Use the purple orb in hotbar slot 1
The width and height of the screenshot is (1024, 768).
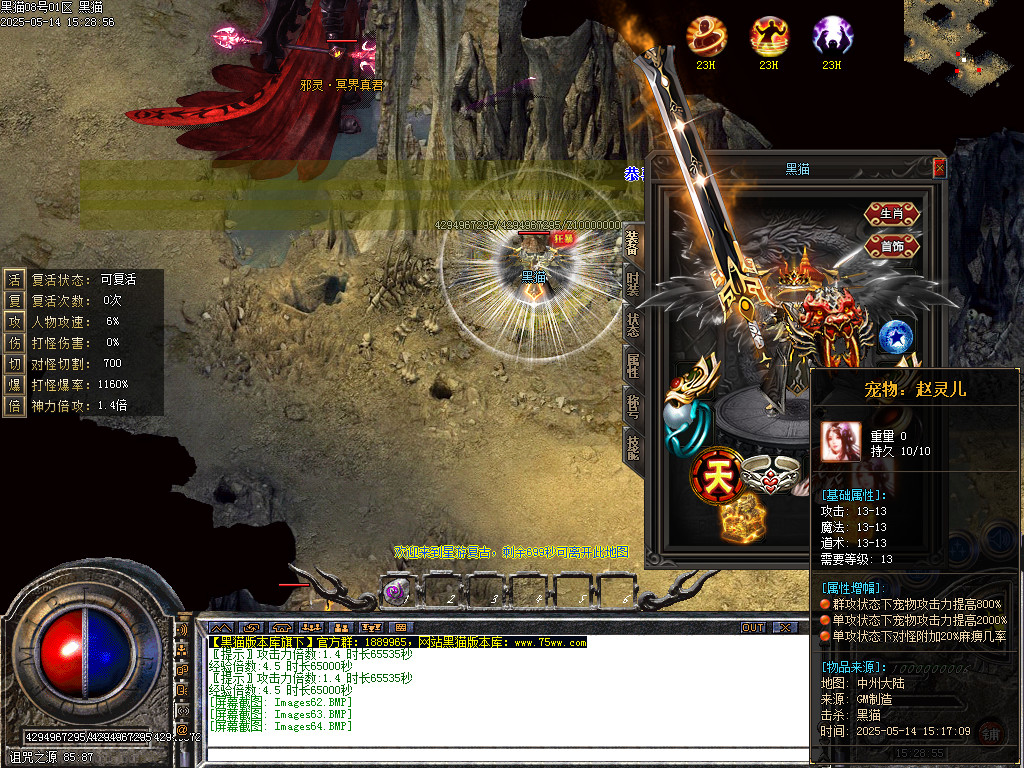coord(396,592)
